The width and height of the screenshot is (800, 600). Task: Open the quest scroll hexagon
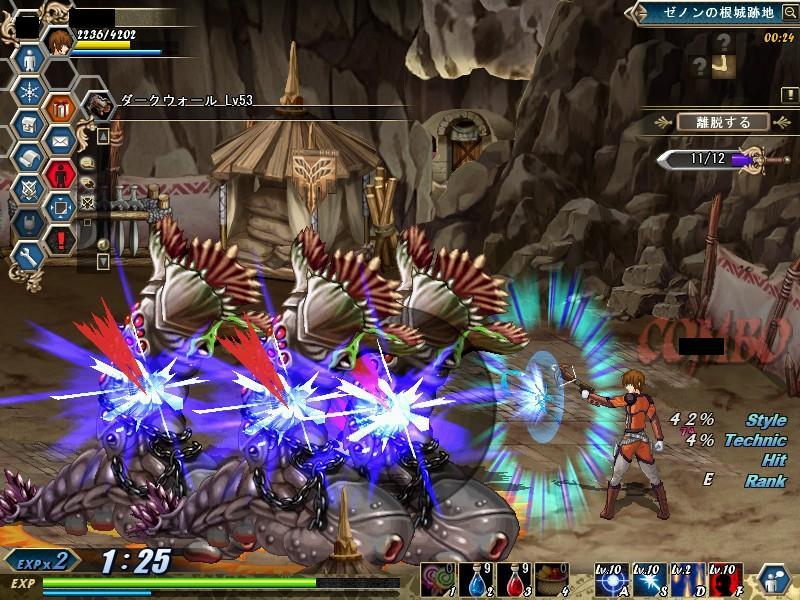click(27, 157)
